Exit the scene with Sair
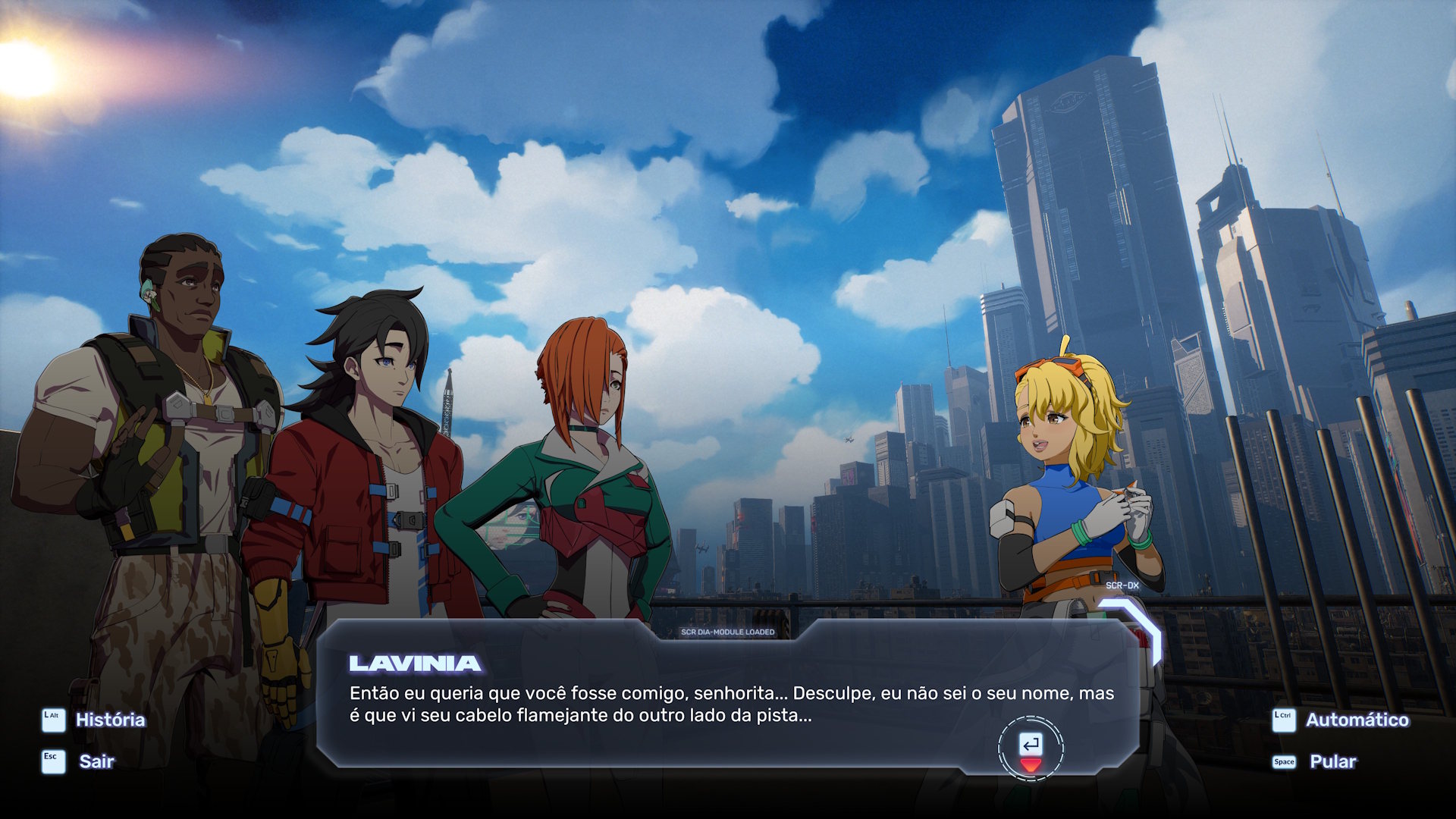Viewport: 1456px width, 819px height. tap(96, 761)
